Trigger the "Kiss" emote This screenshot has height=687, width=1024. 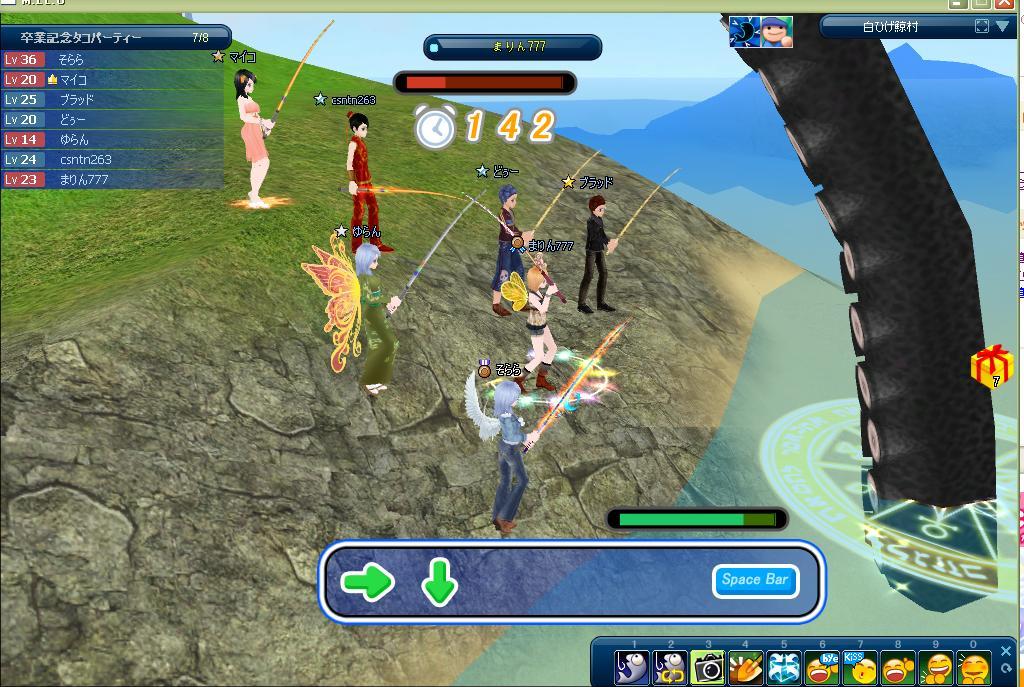click(x=860, y=667)
